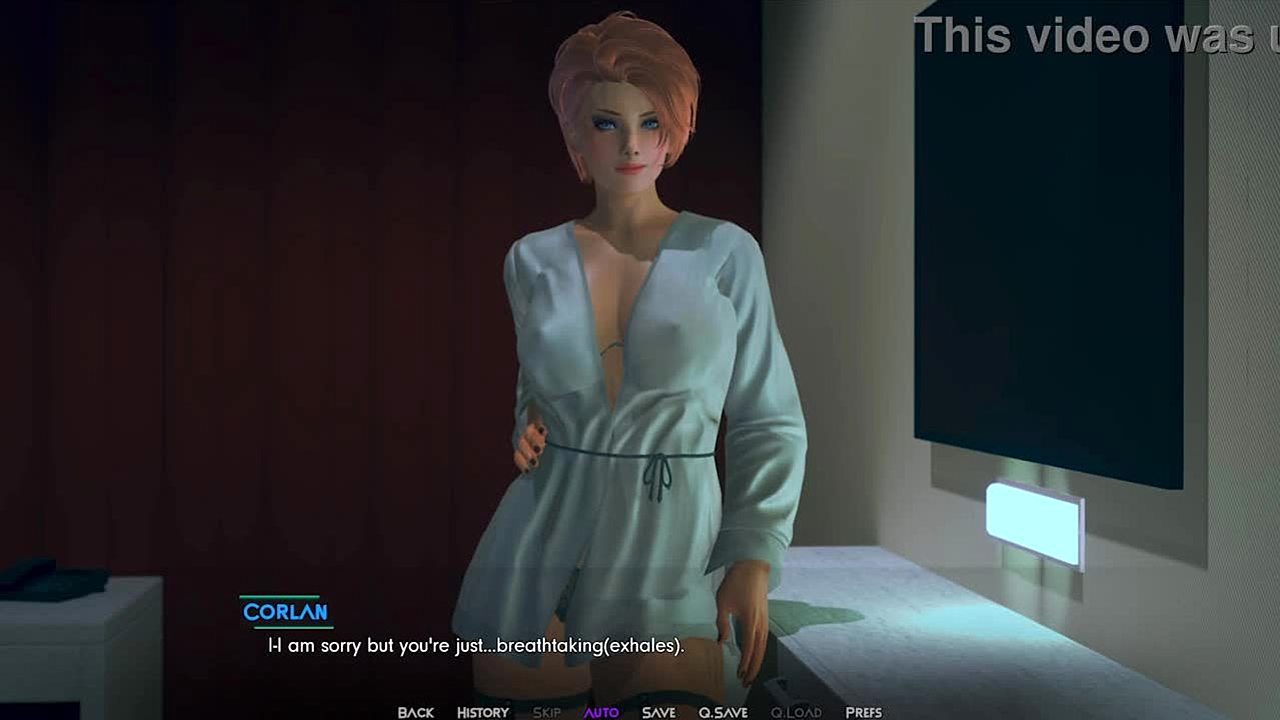Quick load with Q.Load
1280x720 pixels.
coord(796,712)
